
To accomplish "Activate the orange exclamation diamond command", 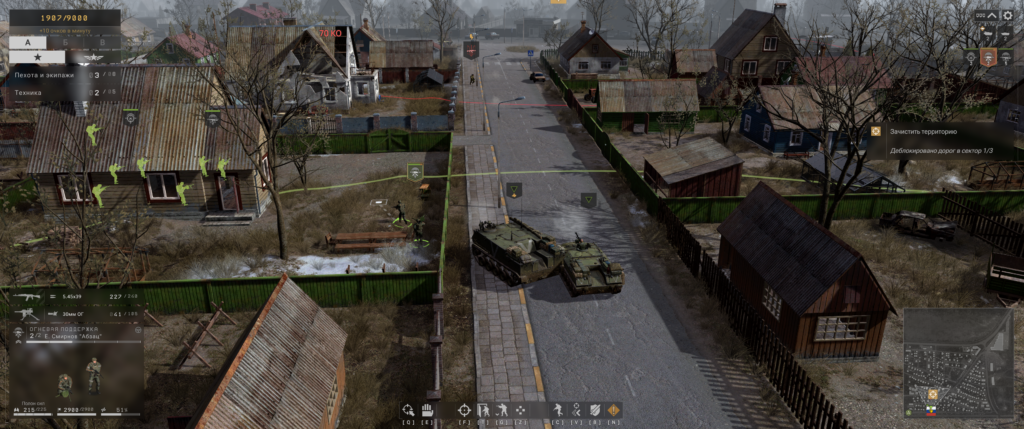I will click(x=614, y=409).
